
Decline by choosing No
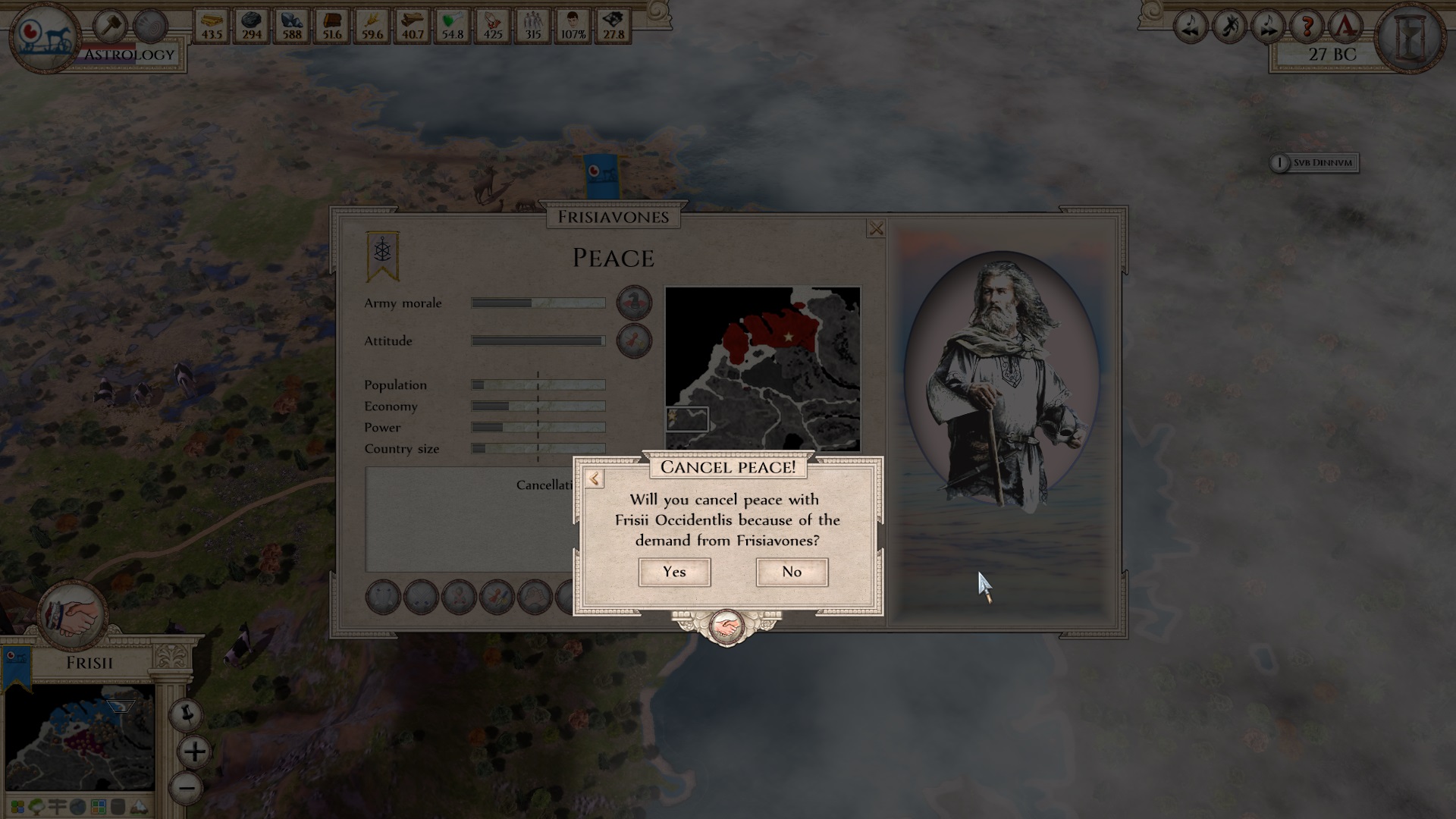tap(792, 572)
